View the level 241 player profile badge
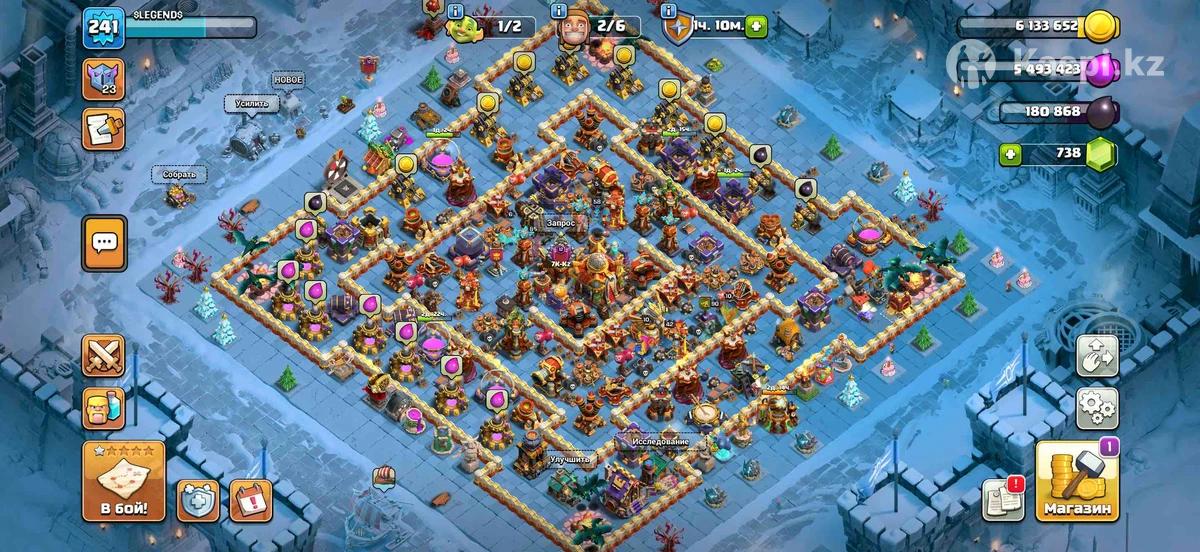1200x552 pixels. coord(103,25)
